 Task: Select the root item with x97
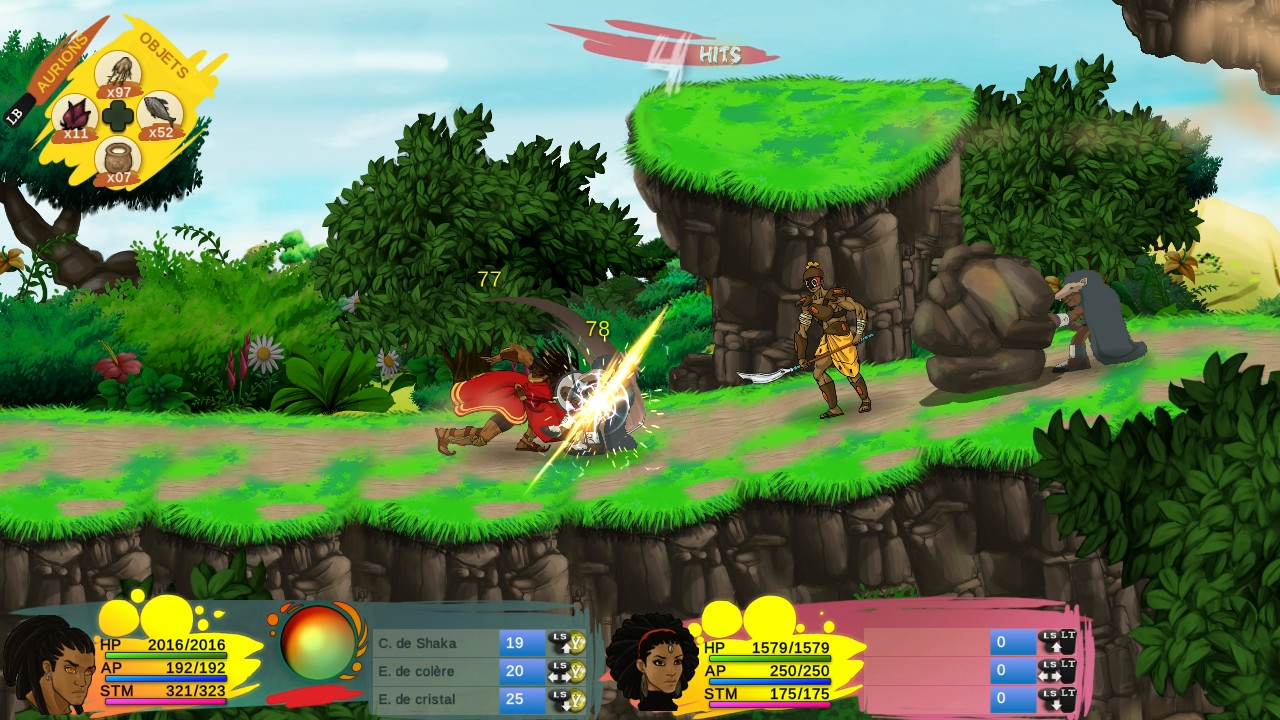(x=119, y=72)
